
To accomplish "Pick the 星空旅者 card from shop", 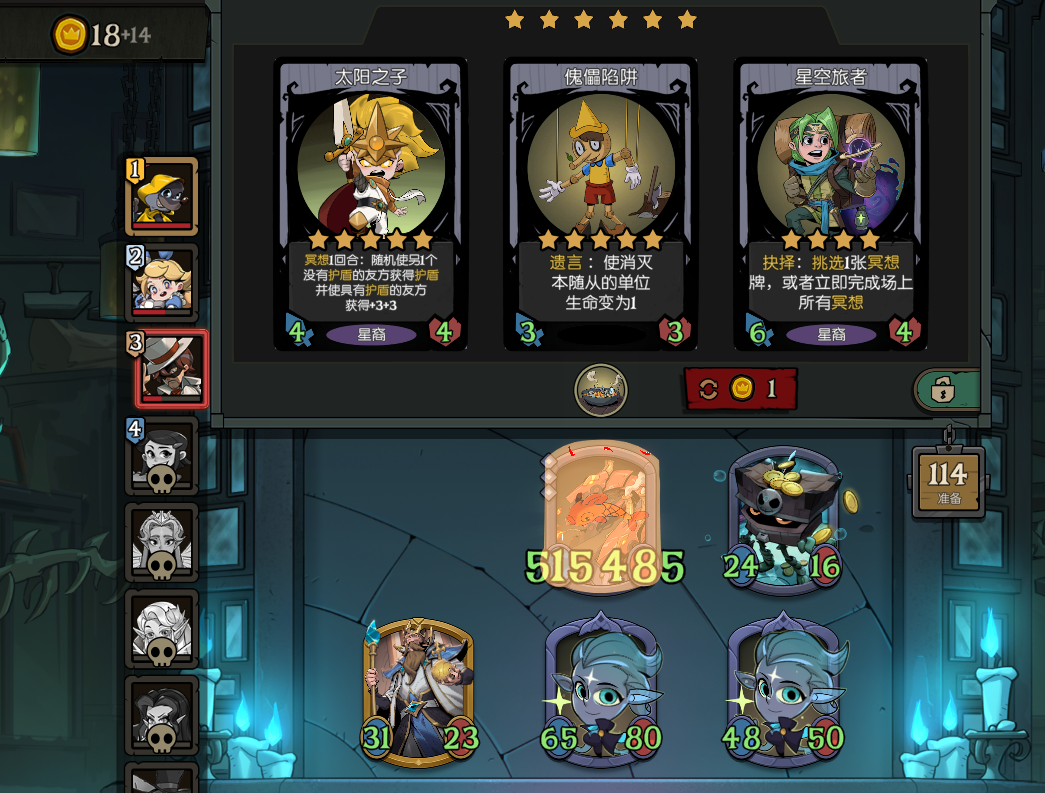I will (x=831, y=204).
